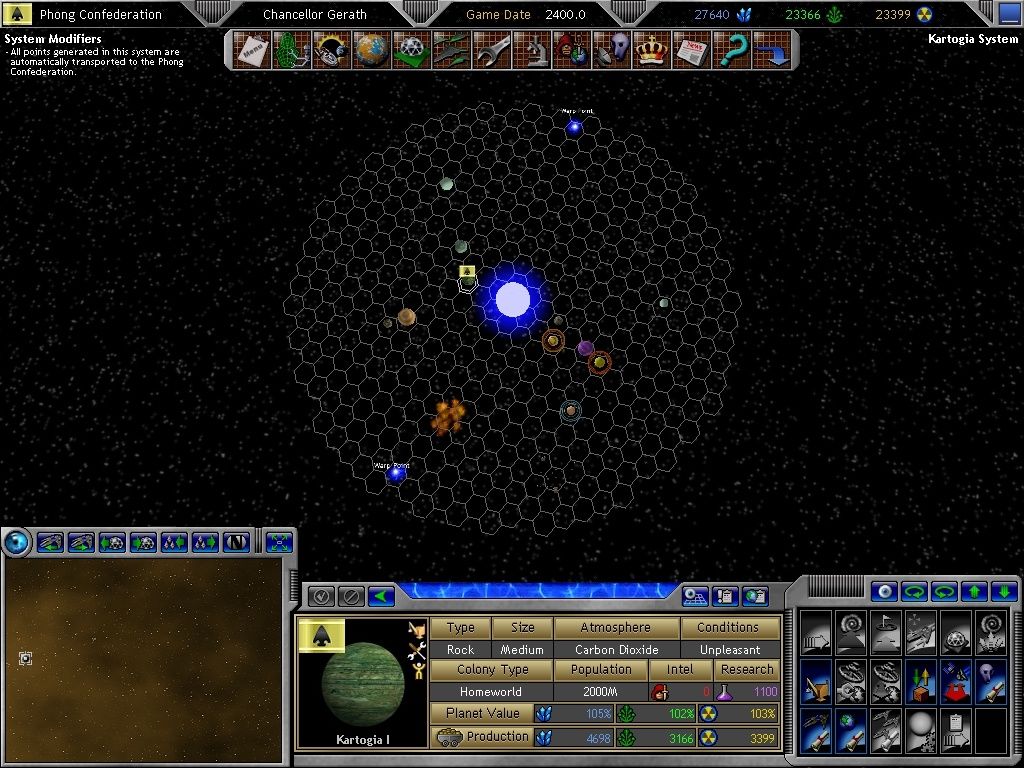Click the blue arrow end turn icon
This screenshot has width=1024, height=768.
(x=771, y=49)
